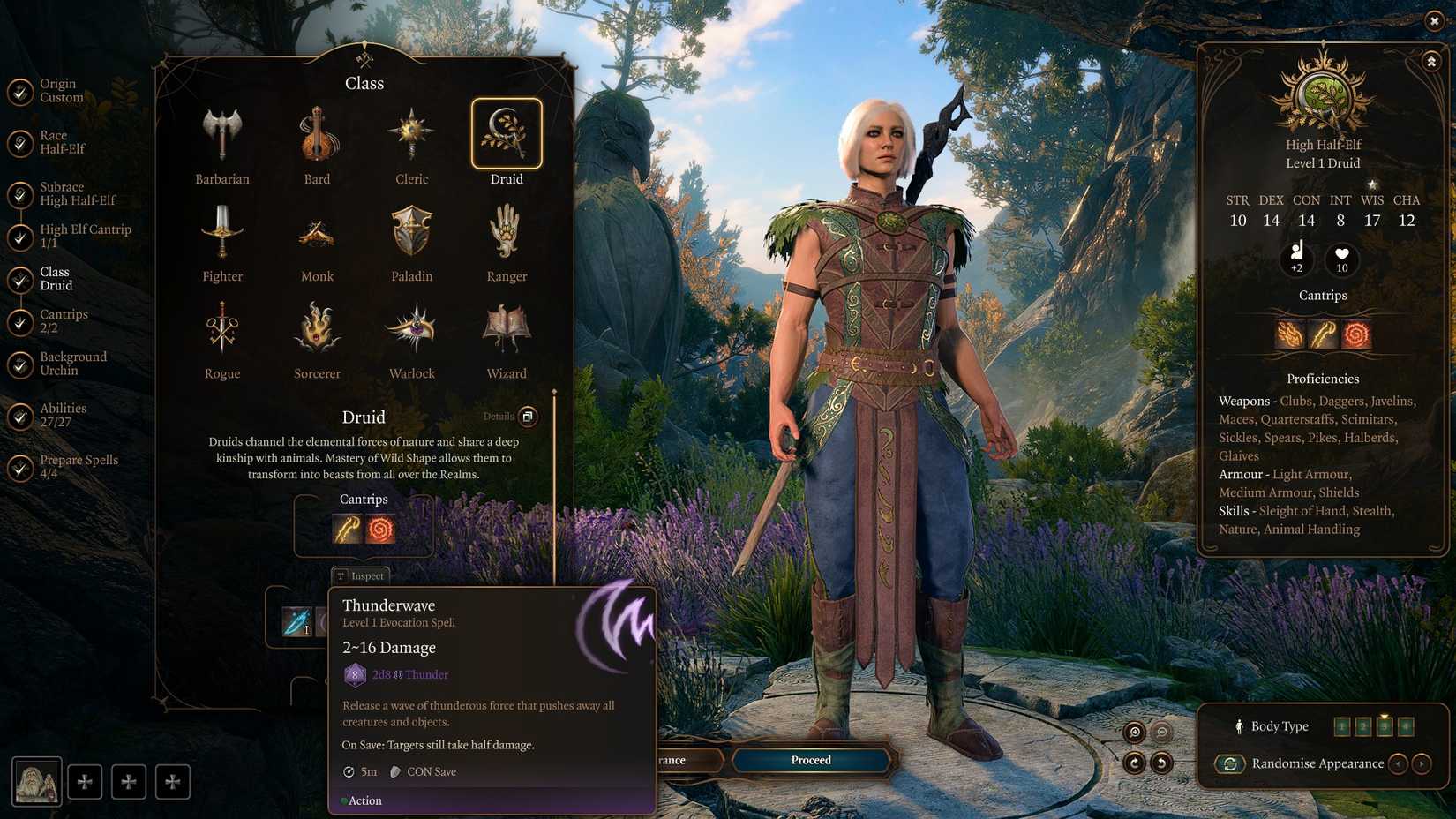The height and width of the screenshot is (819, 1456).
Task: Go to the Abilities step in the sidebar
Action: (63, 415)
